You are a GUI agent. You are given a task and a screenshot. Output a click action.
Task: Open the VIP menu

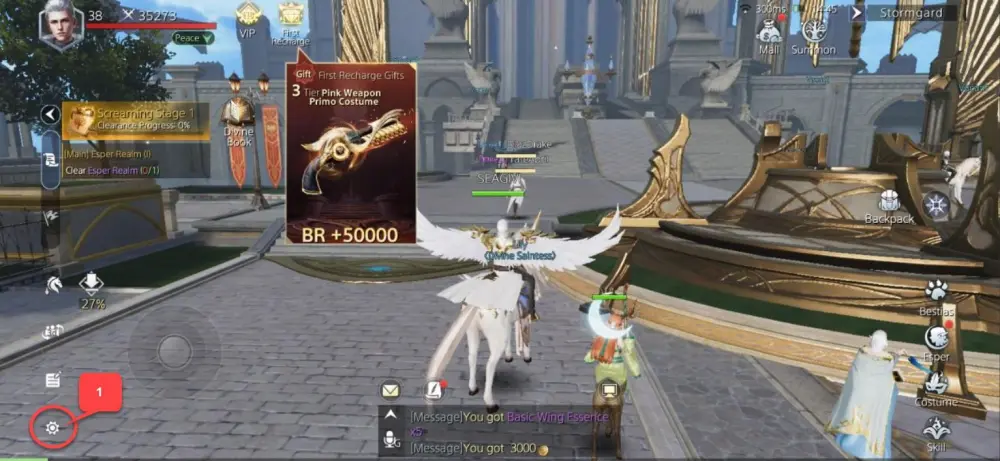(x=248, y=20)
